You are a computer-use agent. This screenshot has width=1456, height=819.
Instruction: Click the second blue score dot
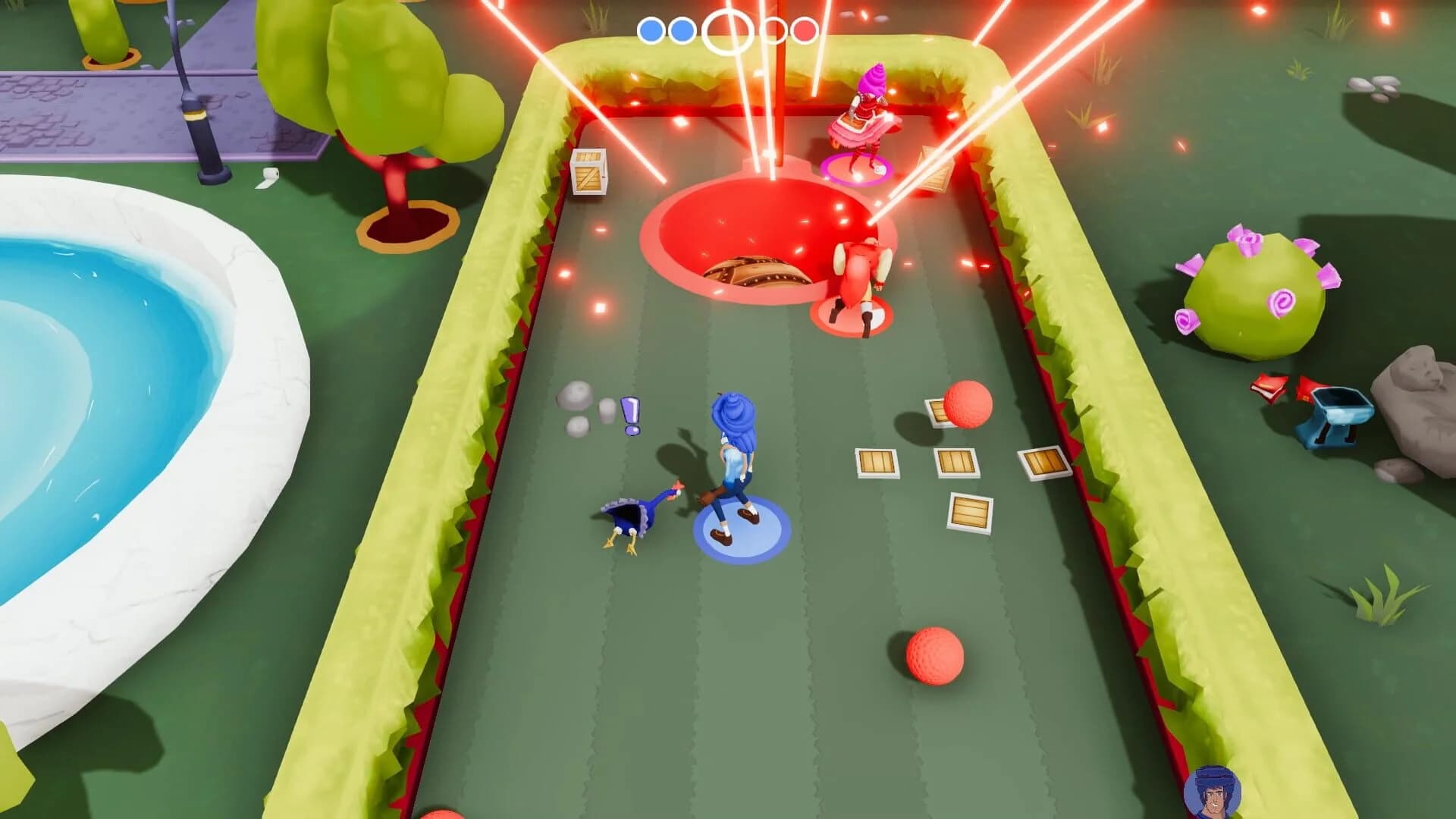coord(680,31)
